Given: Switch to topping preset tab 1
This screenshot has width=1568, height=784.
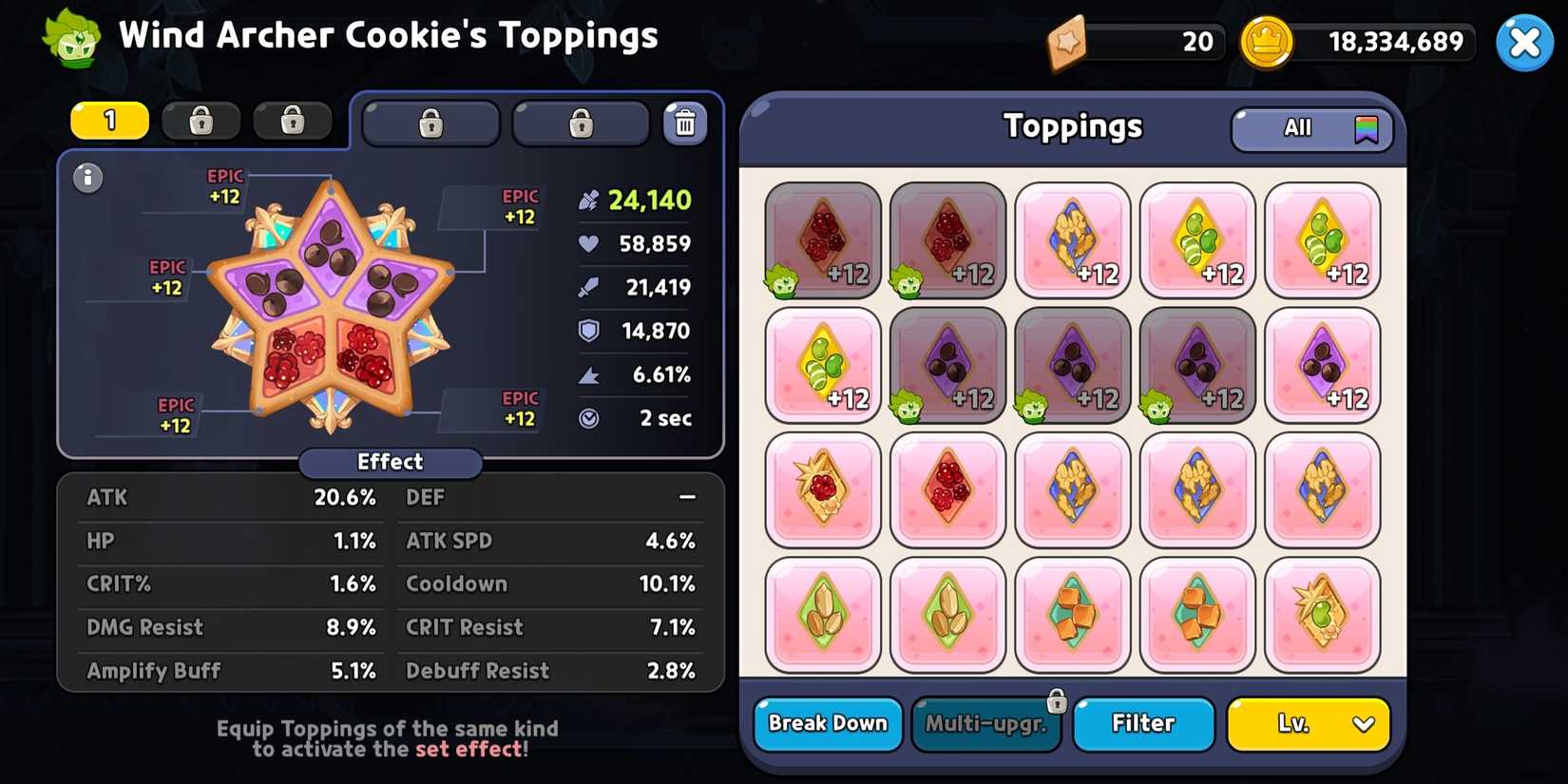Looking at the screenshot, I should pos(108,121).
